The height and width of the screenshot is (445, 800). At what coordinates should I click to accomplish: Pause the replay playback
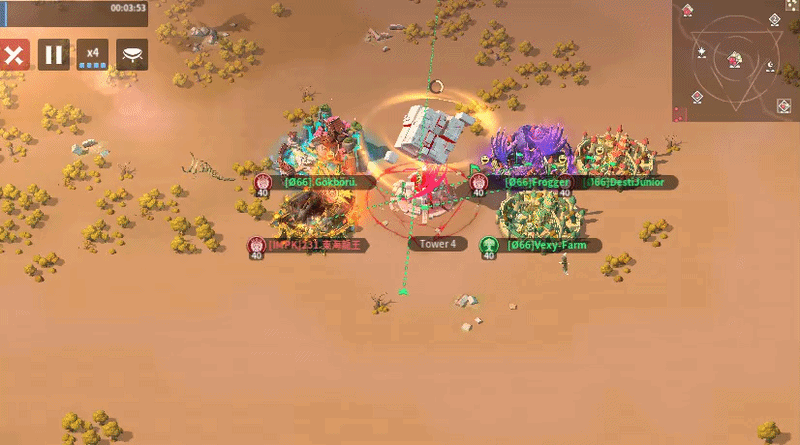(x=54, y=54)
